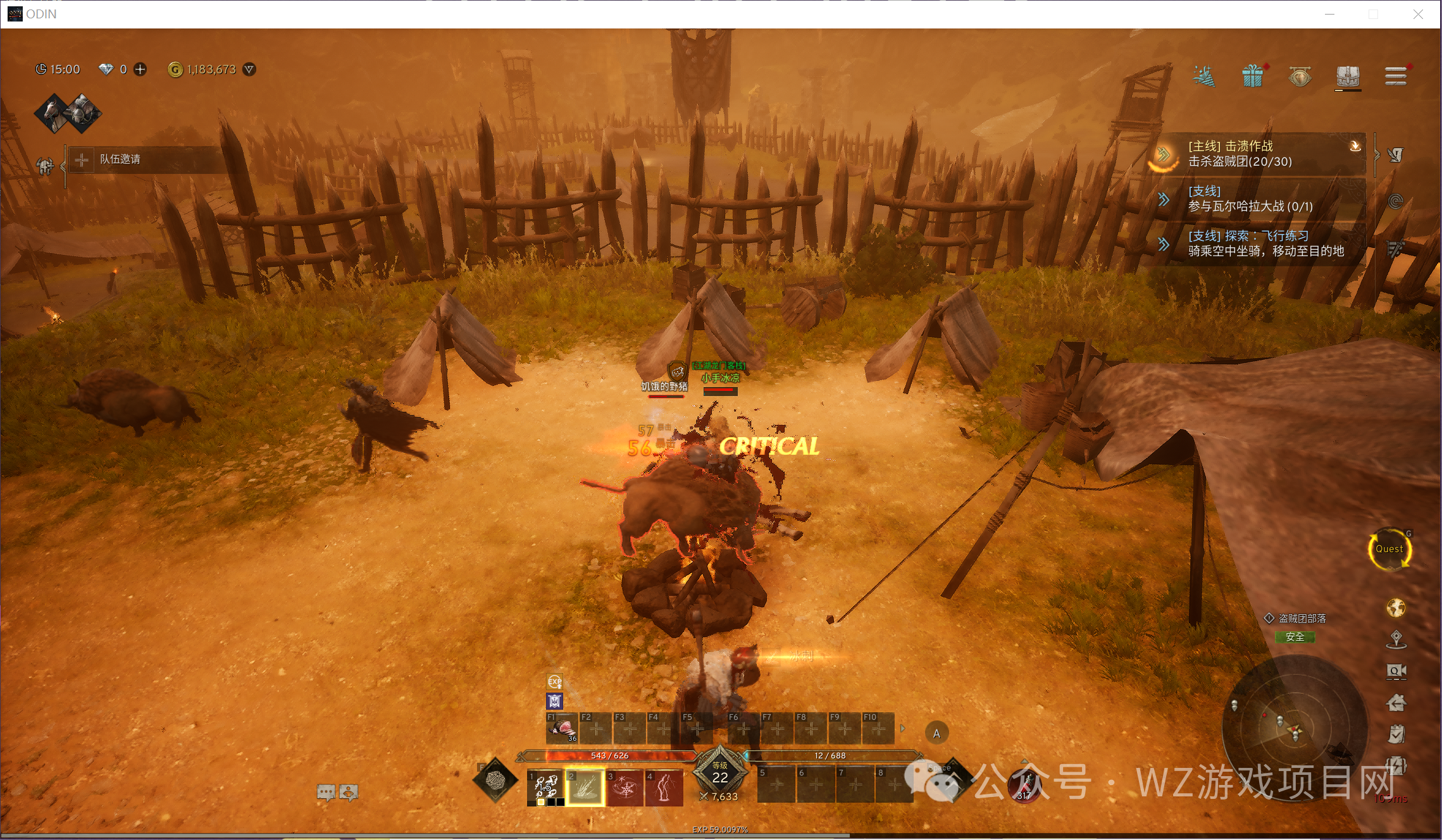Select the side quest 探索：飞行练习
Viewport: 1442px width, 840px height.
(x=1256, y=244)
